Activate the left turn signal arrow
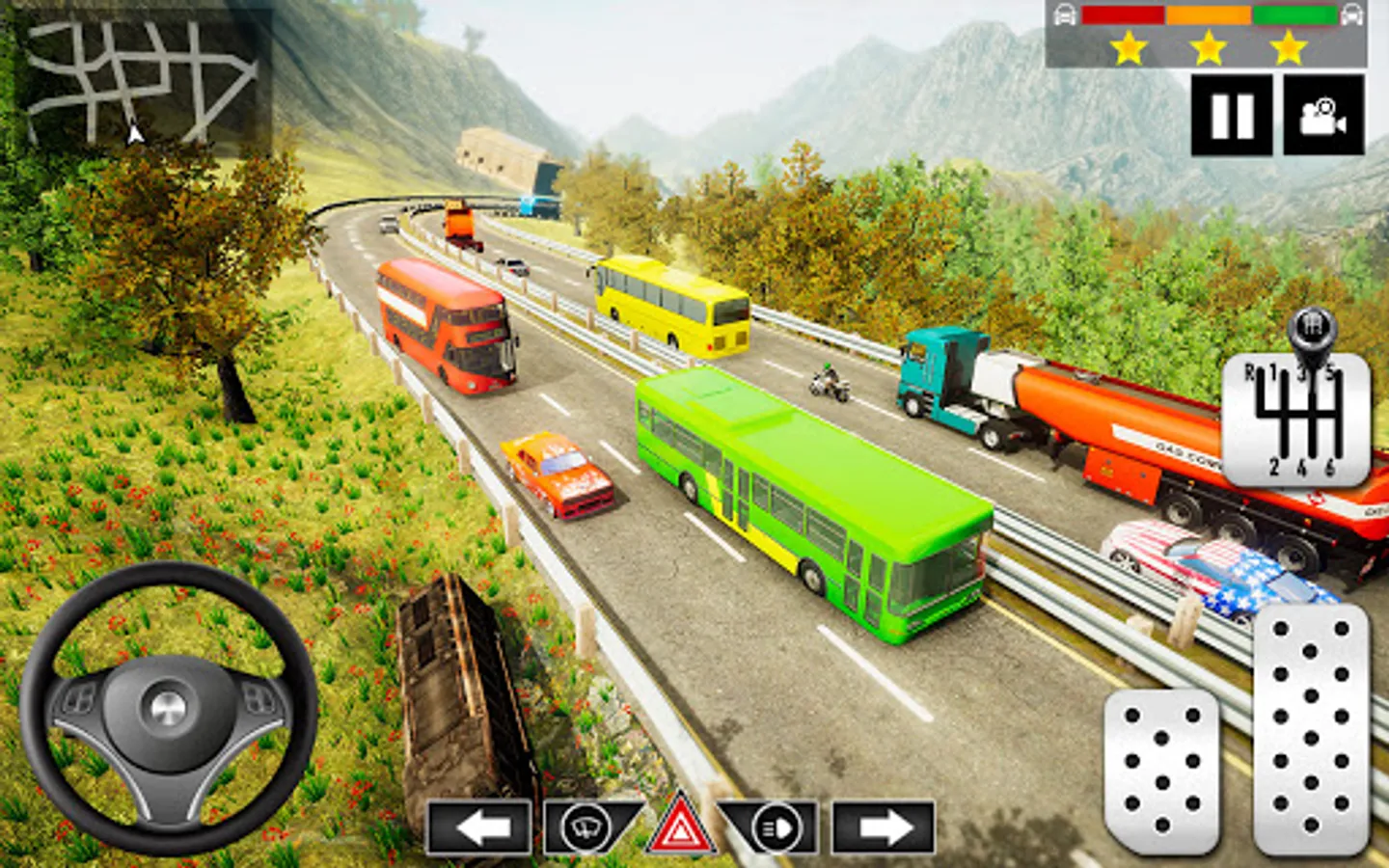The image size is (1389, 868). pyautogui.click(x=479, y=827)
